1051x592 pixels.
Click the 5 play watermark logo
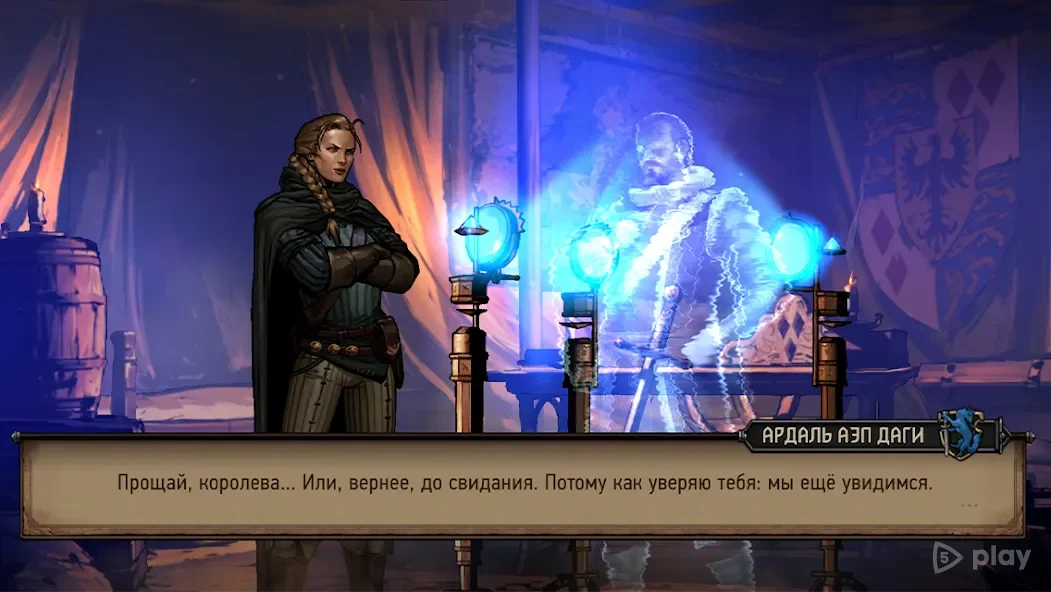981,558
